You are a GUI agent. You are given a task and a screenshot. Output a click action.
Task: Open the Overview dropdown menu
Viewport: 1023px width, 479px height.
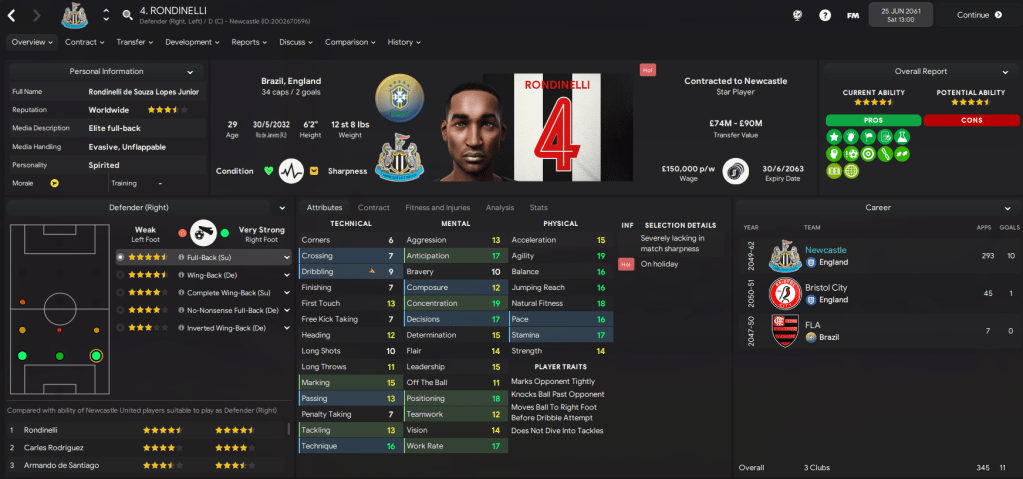32,42
